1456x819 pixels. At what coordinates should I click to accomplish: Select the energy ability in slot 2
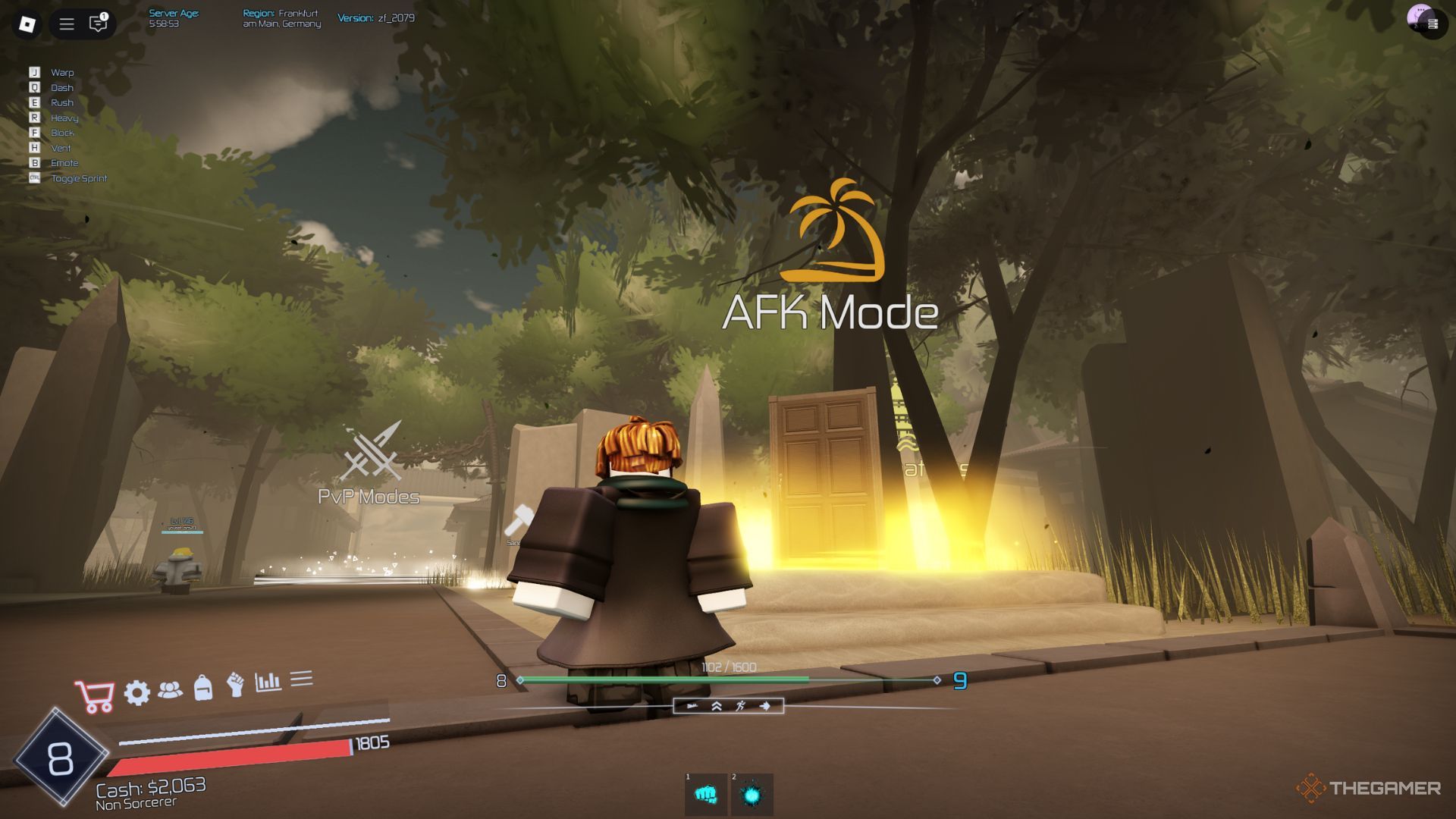point(752,792)
